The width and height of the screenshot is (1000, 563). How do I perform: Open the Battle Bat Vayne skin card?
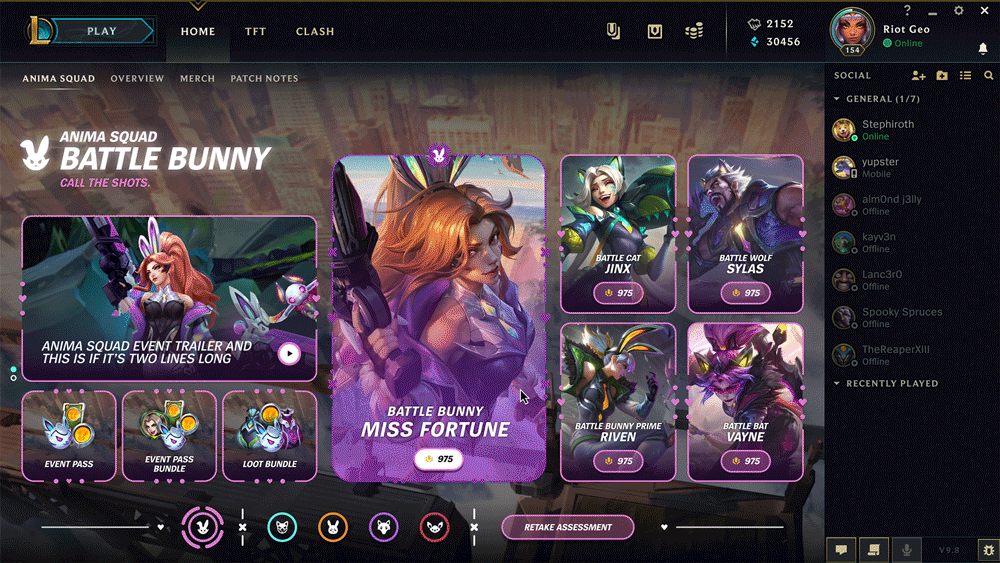745,401
